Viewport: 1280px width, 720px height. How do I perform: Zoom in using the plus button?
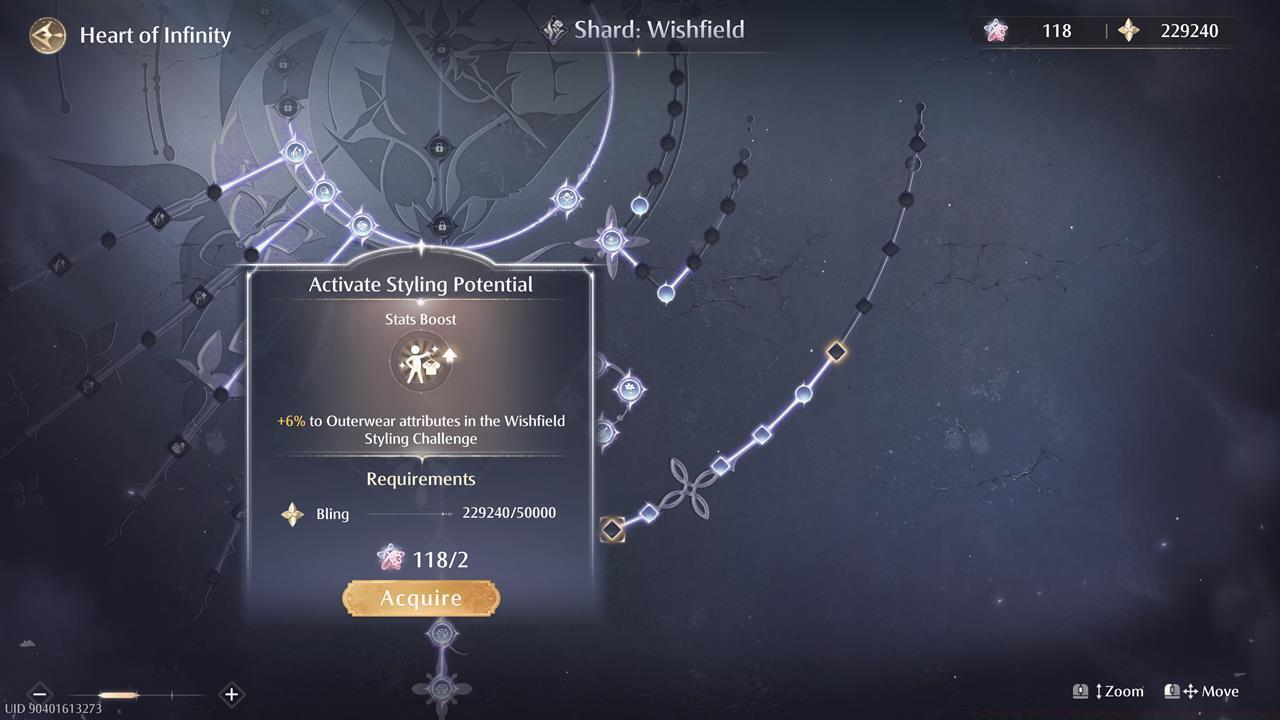click(x=231, y=693)
